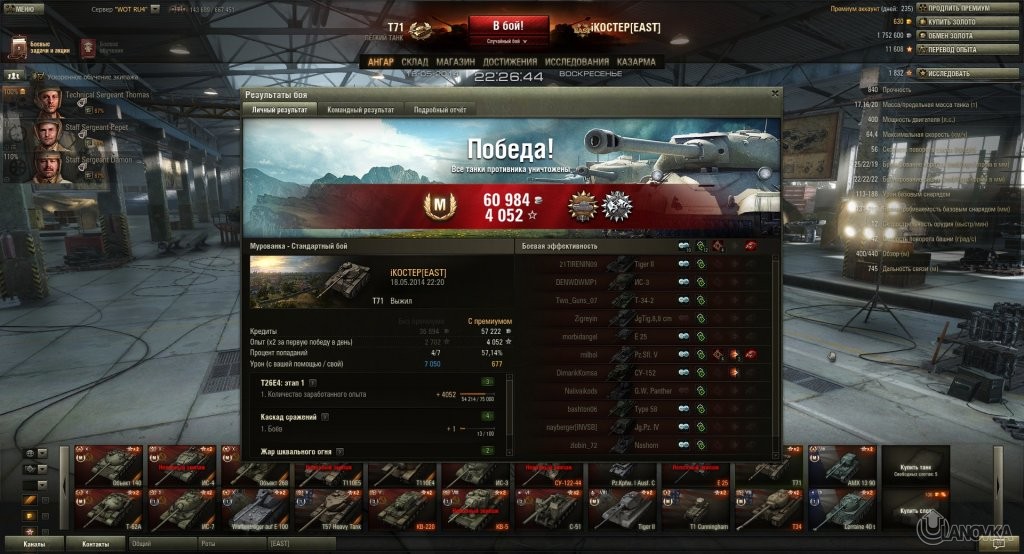Open the Подробный отчёт tab
This screenshot has height=554, width=1024.
coord(440,109)
